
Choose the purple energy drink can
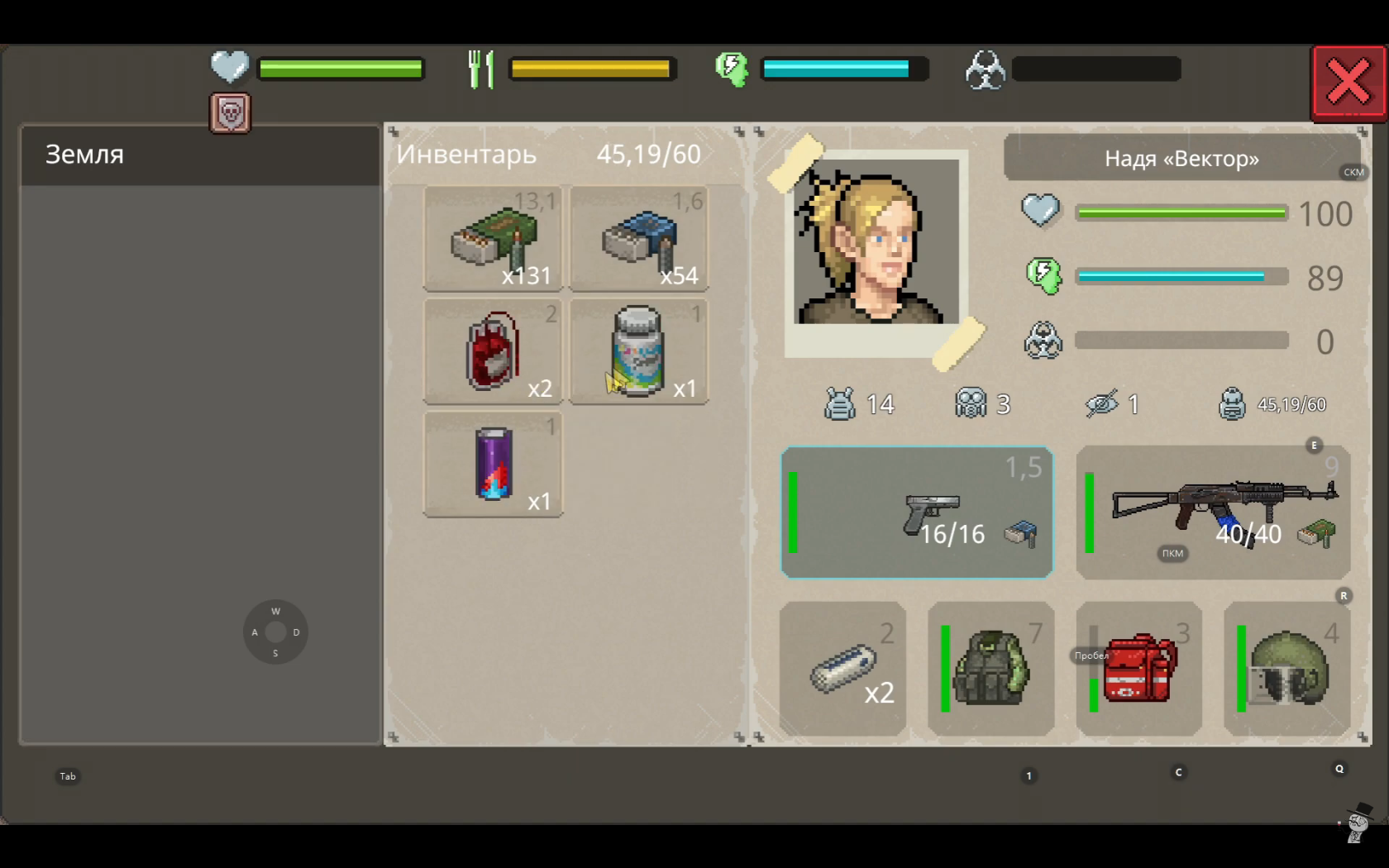pyautogui.click(x=494, y=465)
